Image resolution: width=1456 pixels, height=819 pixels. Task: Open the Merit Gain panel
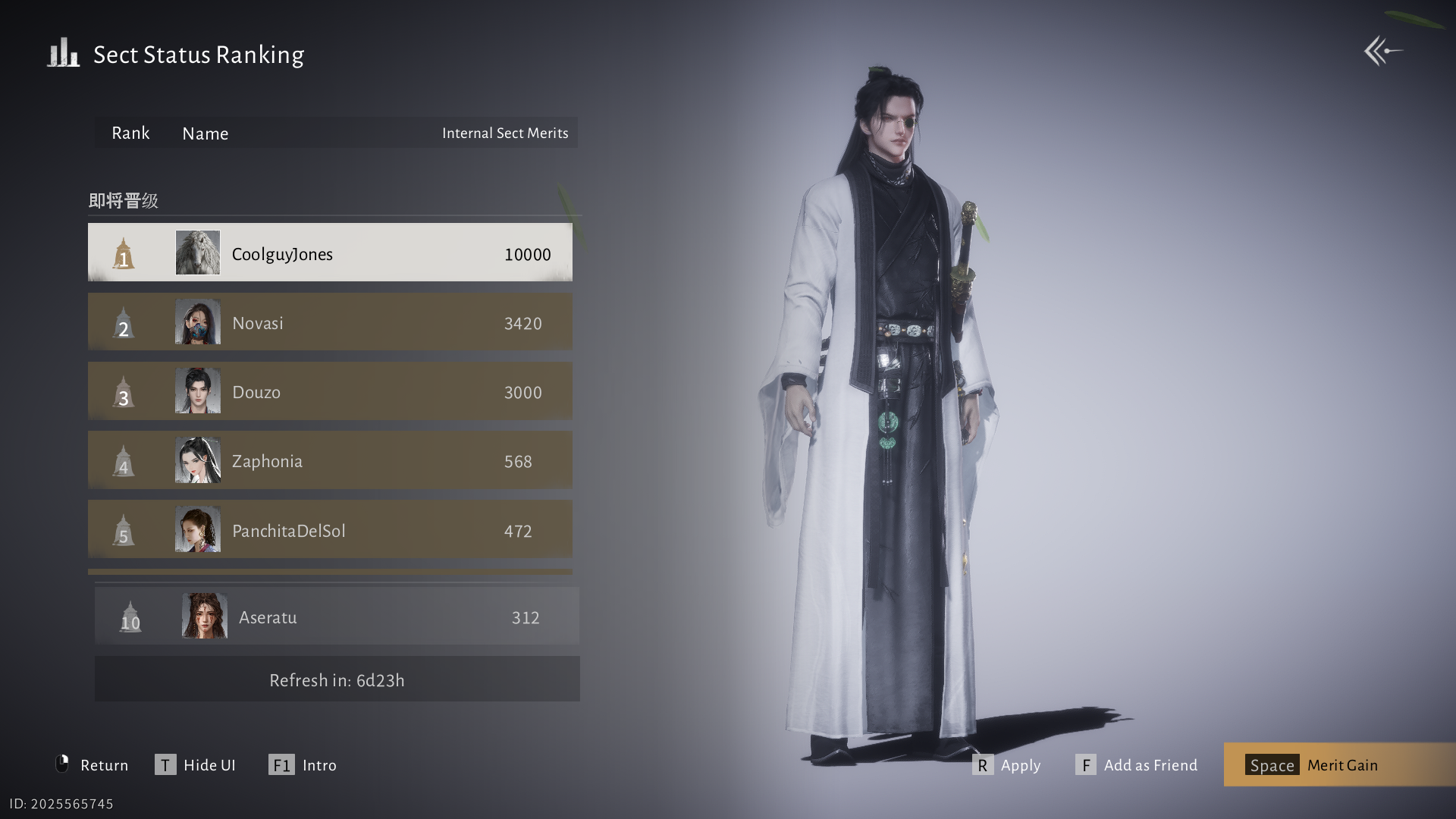pos(1338,764)
